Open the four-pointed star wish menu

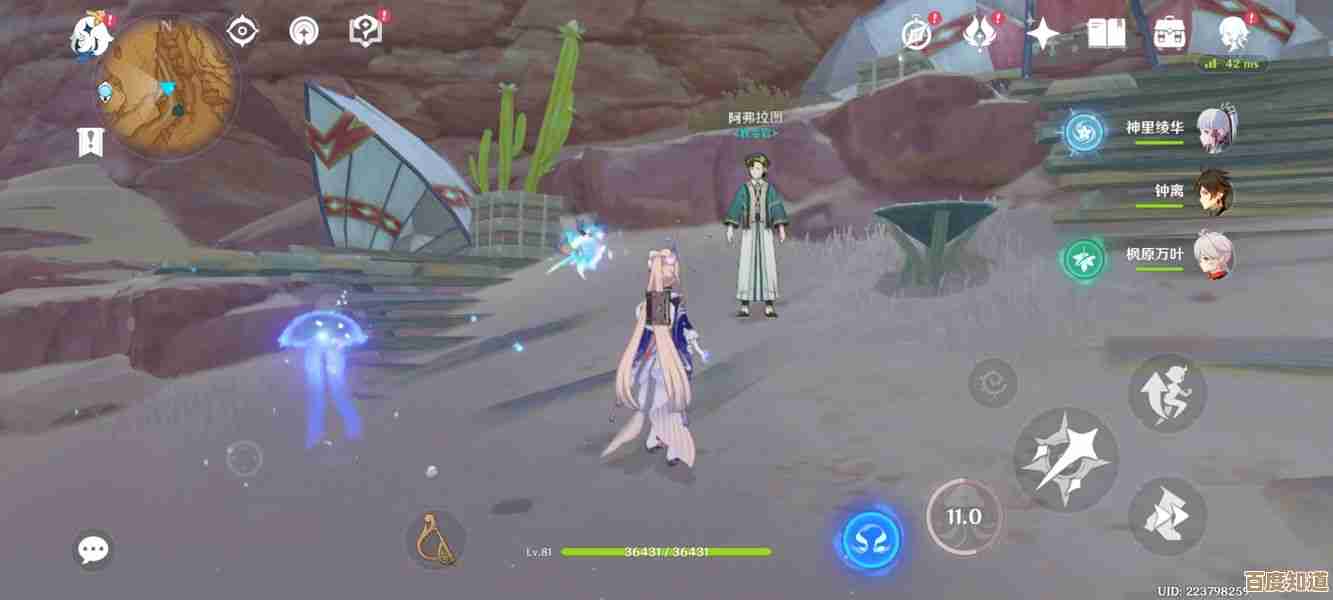tap(1043, 35)
